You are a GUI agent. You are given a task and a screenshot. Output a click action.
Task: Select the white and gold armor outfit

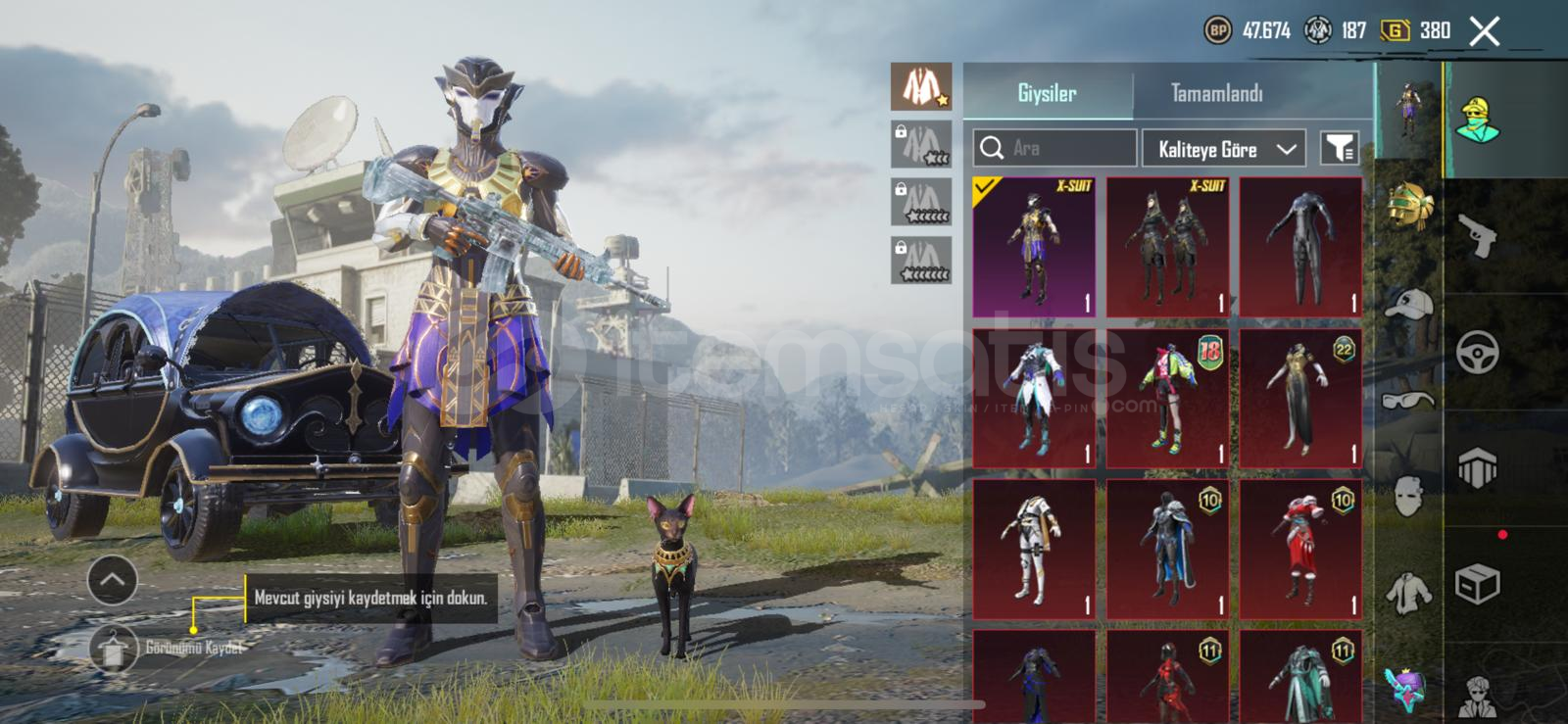click(x=1034, y=549)
